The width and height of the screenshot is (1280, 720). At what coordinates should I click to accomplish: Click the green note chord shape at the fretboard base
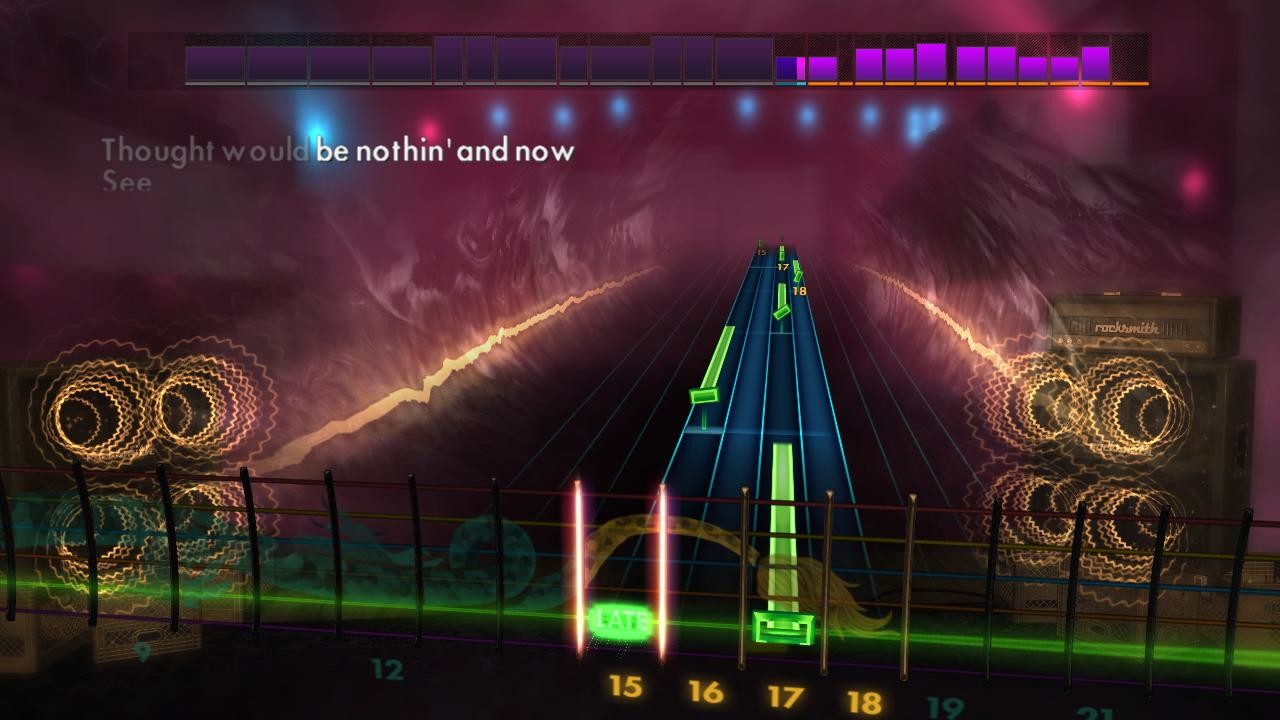pyautogui.click(x=781, y=625)
